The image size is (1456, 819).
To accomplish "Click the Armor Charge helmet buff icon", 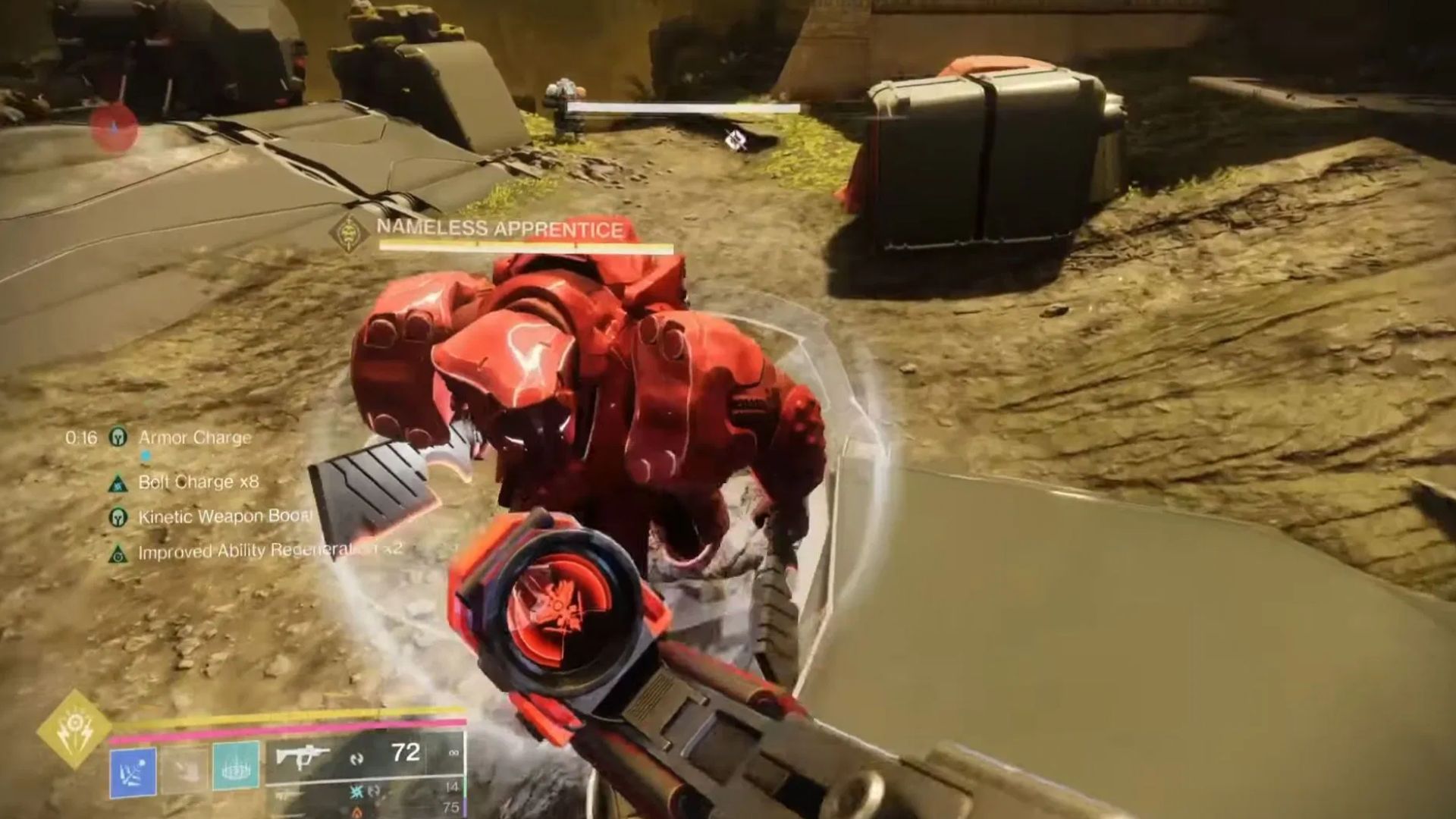I will (x=117, y=438).
